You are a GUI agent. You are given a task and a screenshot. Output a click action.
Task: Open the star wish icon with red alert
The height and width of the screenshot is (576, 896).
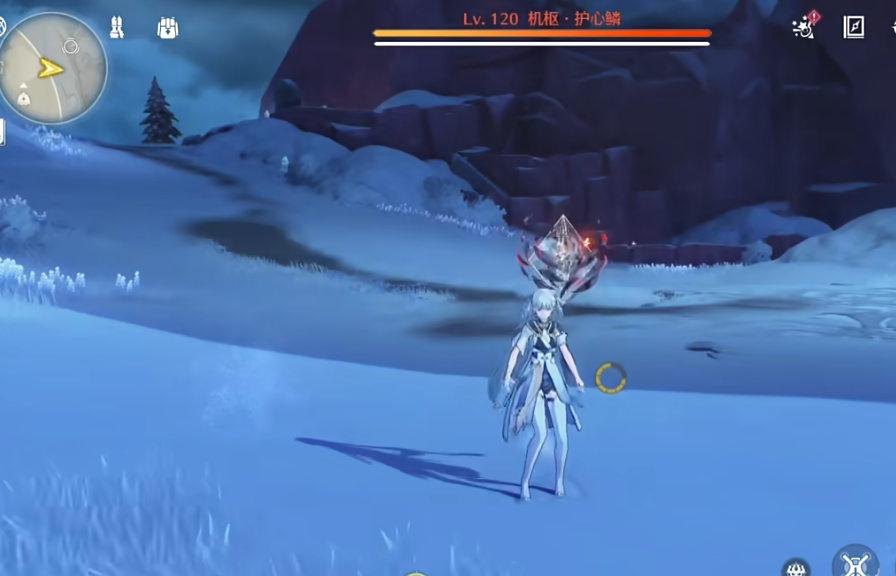[804, 27]
